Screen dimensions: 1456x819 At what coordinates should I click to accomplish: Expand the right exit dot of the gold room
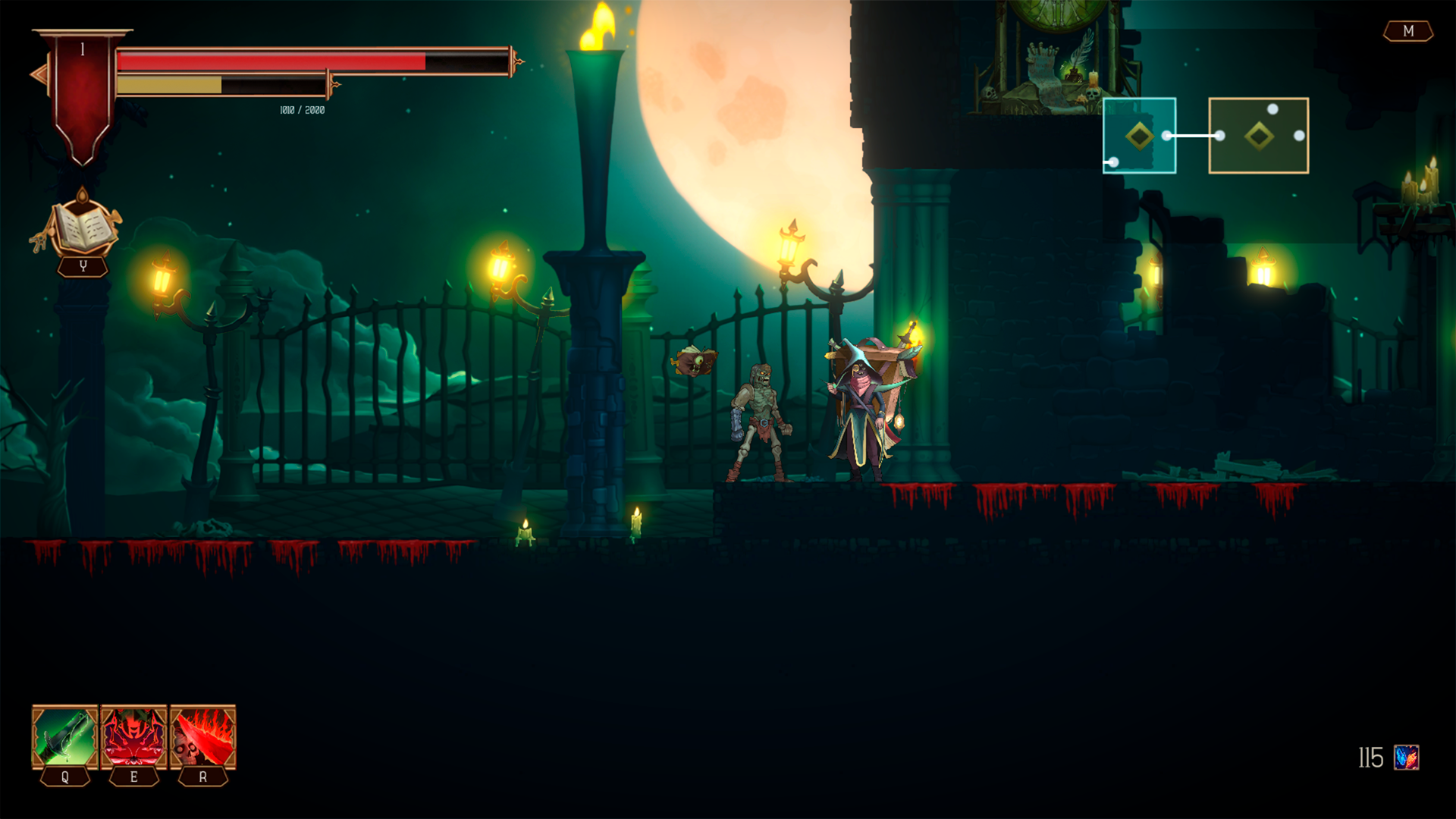pyautogui.click(x=1300, y=137)
